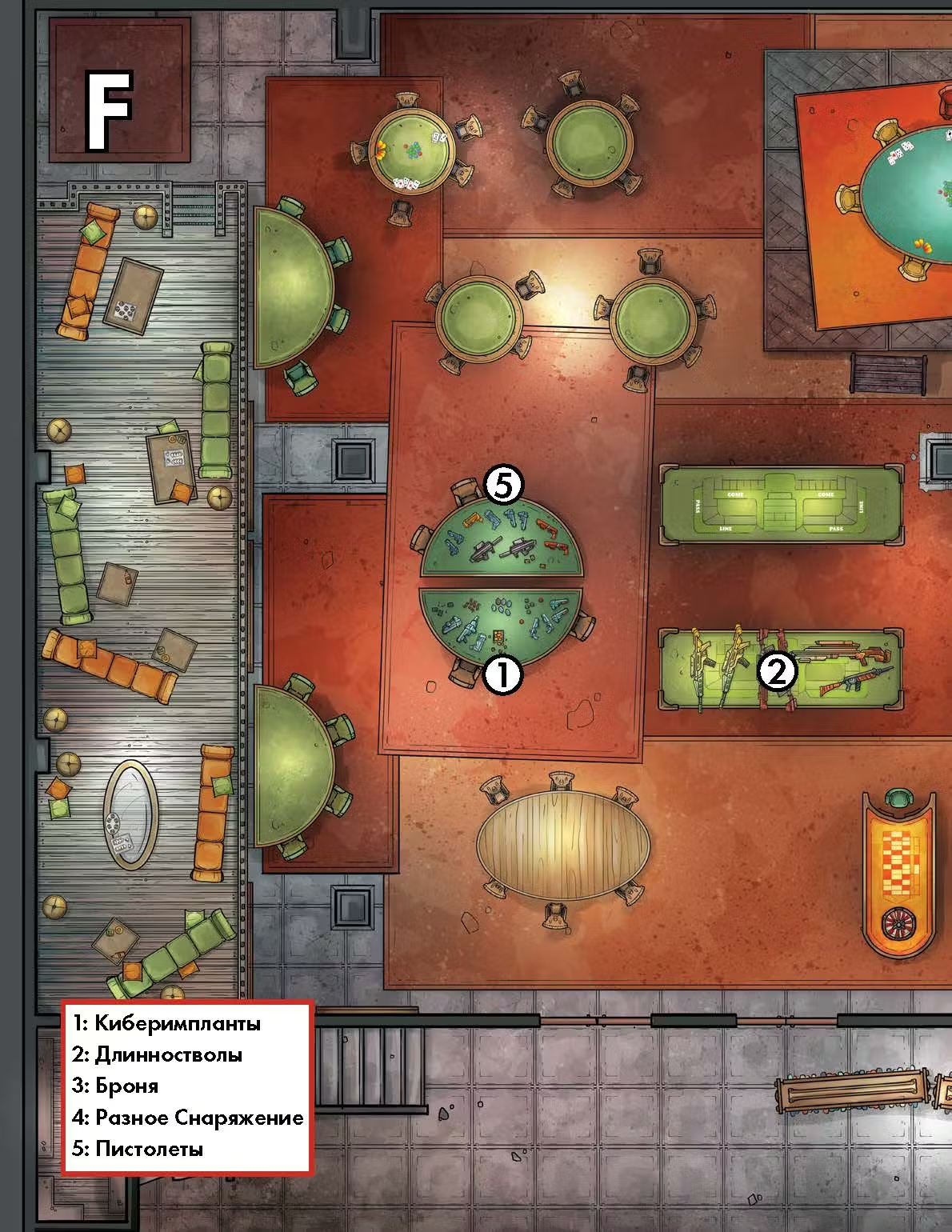952x1232 pixels.
Task: Click the Пистолеты legend entry
Action: click(138, 1149)
